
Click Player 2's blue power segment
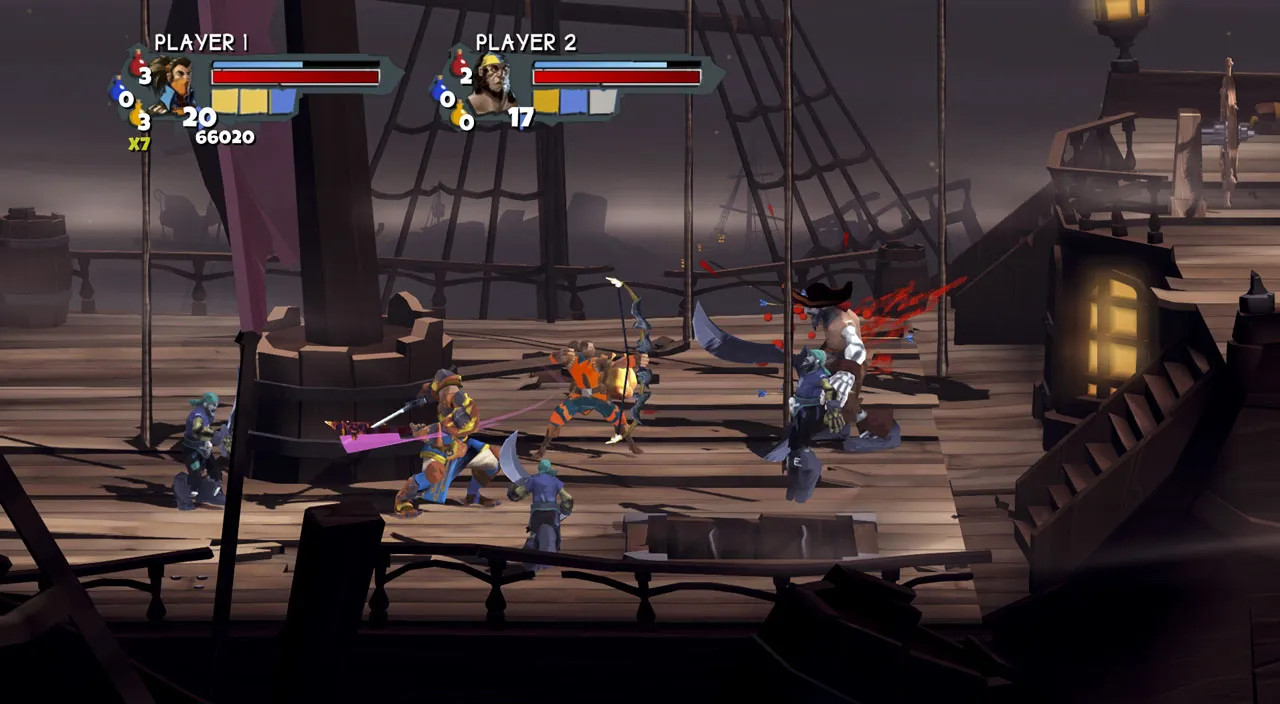(x=574, y=101)
